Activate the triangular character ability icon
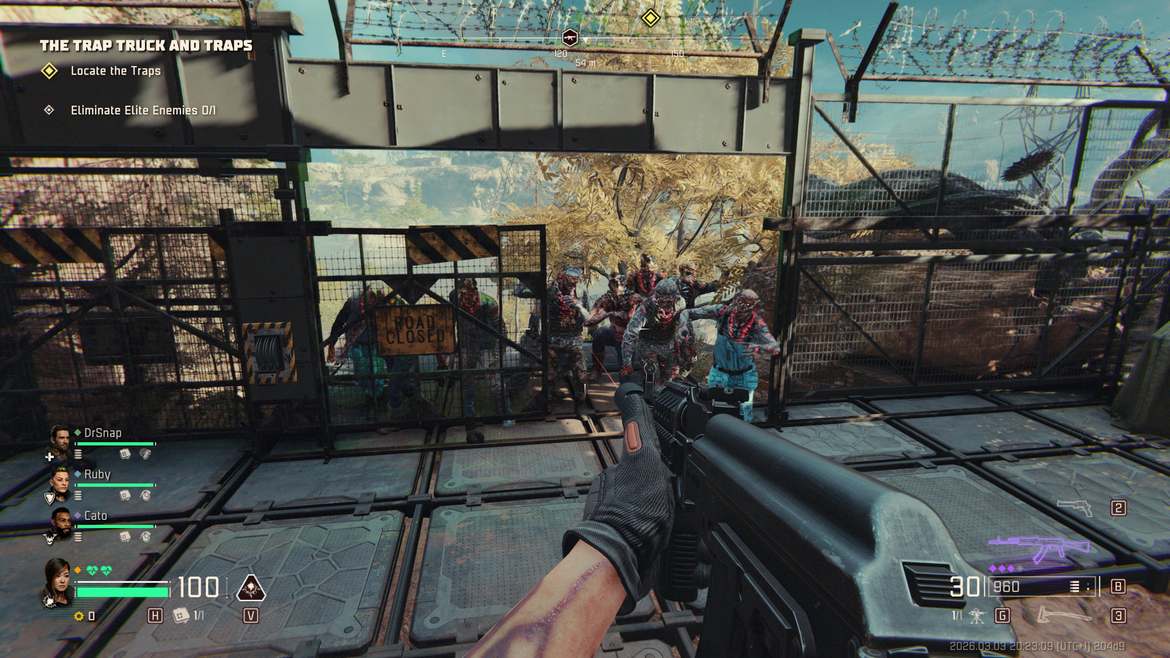The image size is (1170, 658). 250,587
